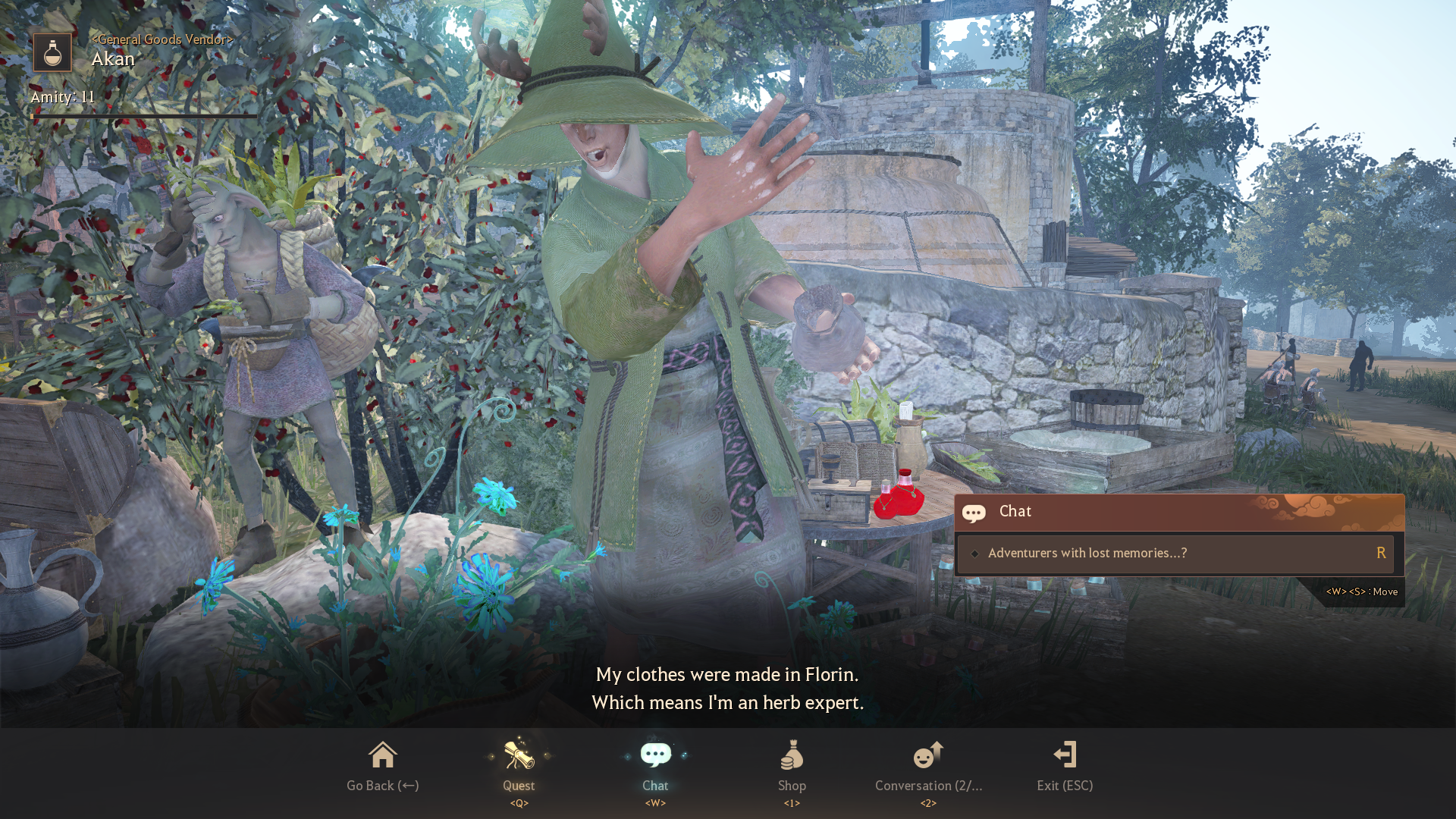Open the Quest option with Akan
This screenshot has height=819, width=1456.
(x=519, y=766)
